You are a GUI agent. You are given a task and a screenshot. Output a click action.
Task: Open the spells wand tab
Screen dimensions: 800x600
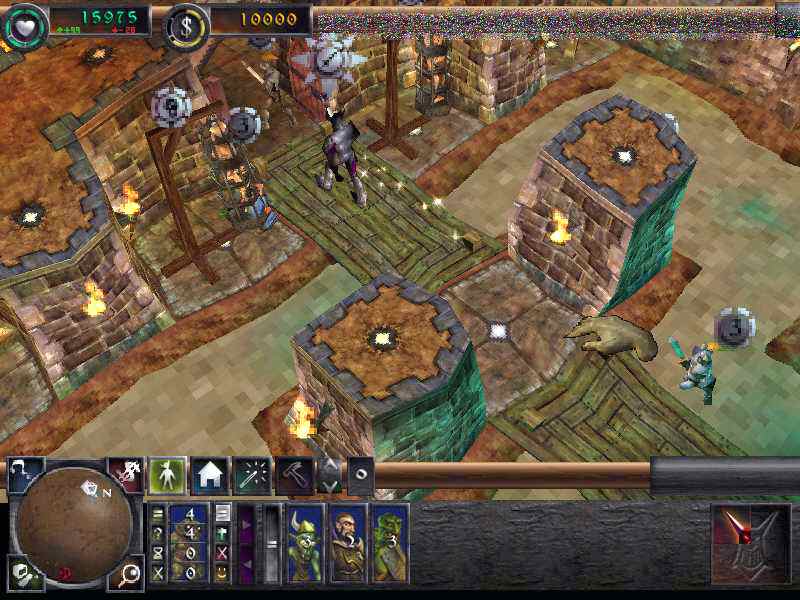point(250,475)
